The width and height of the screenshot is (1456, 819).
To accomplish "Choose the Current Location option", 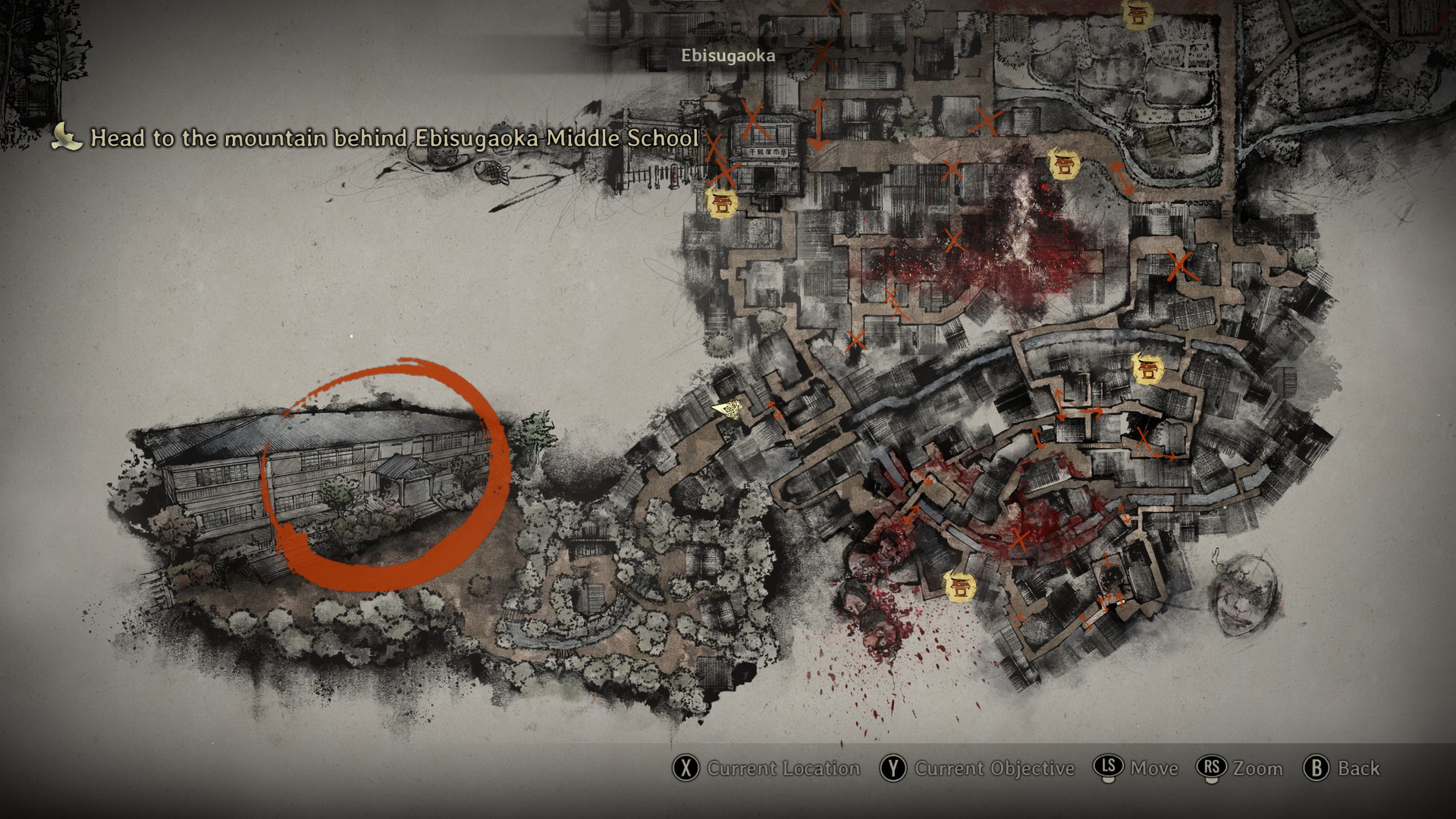I will click(767, 768).
